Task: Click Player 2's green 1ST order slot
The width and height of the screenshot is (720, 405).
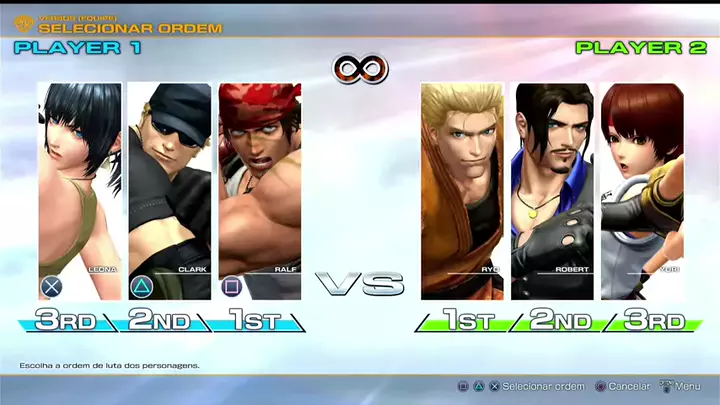Action: [x=465, y=321]
